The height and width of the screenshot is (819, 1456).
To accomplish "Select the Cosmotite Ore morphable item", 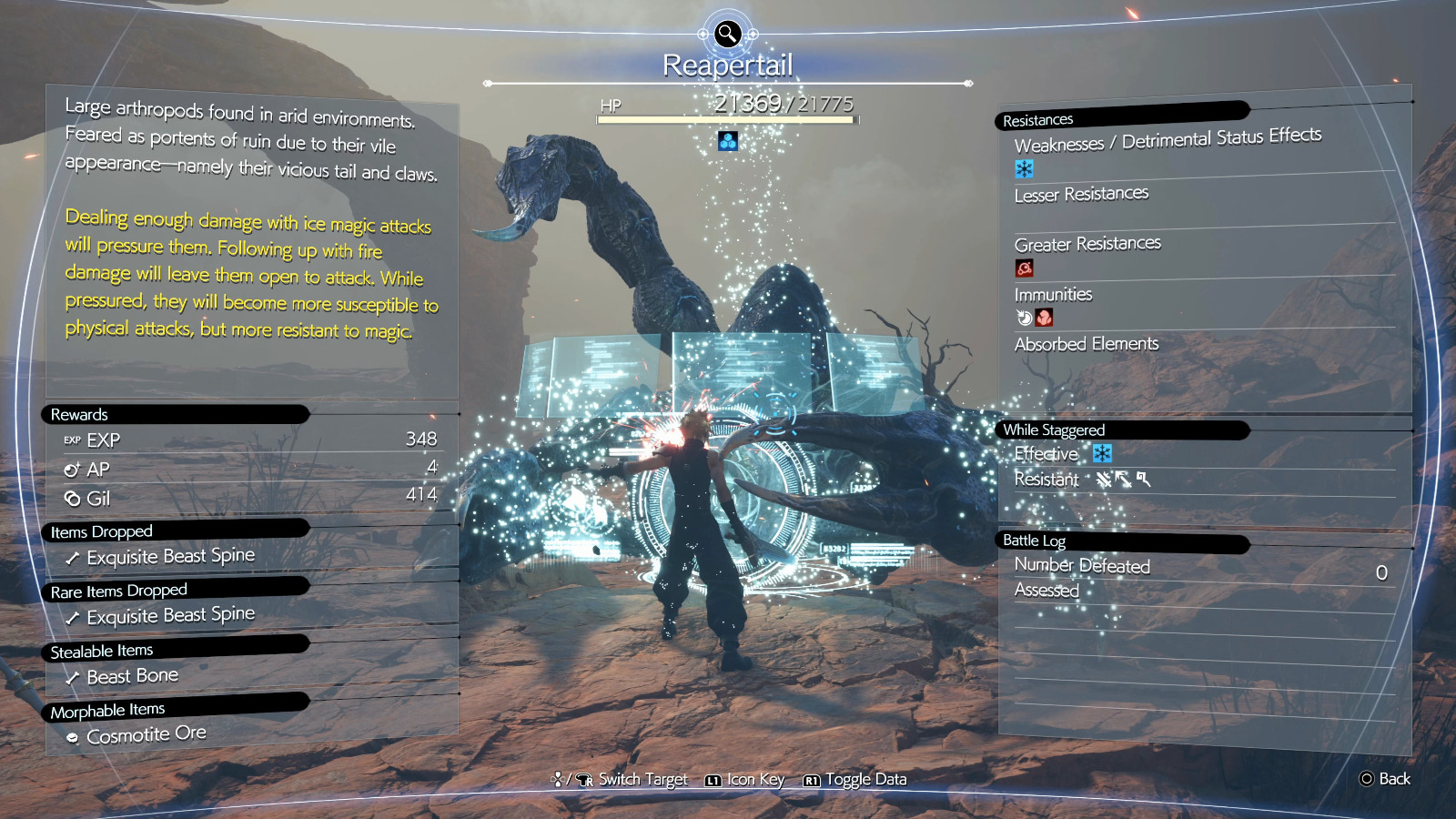I will tap(146, 734).
